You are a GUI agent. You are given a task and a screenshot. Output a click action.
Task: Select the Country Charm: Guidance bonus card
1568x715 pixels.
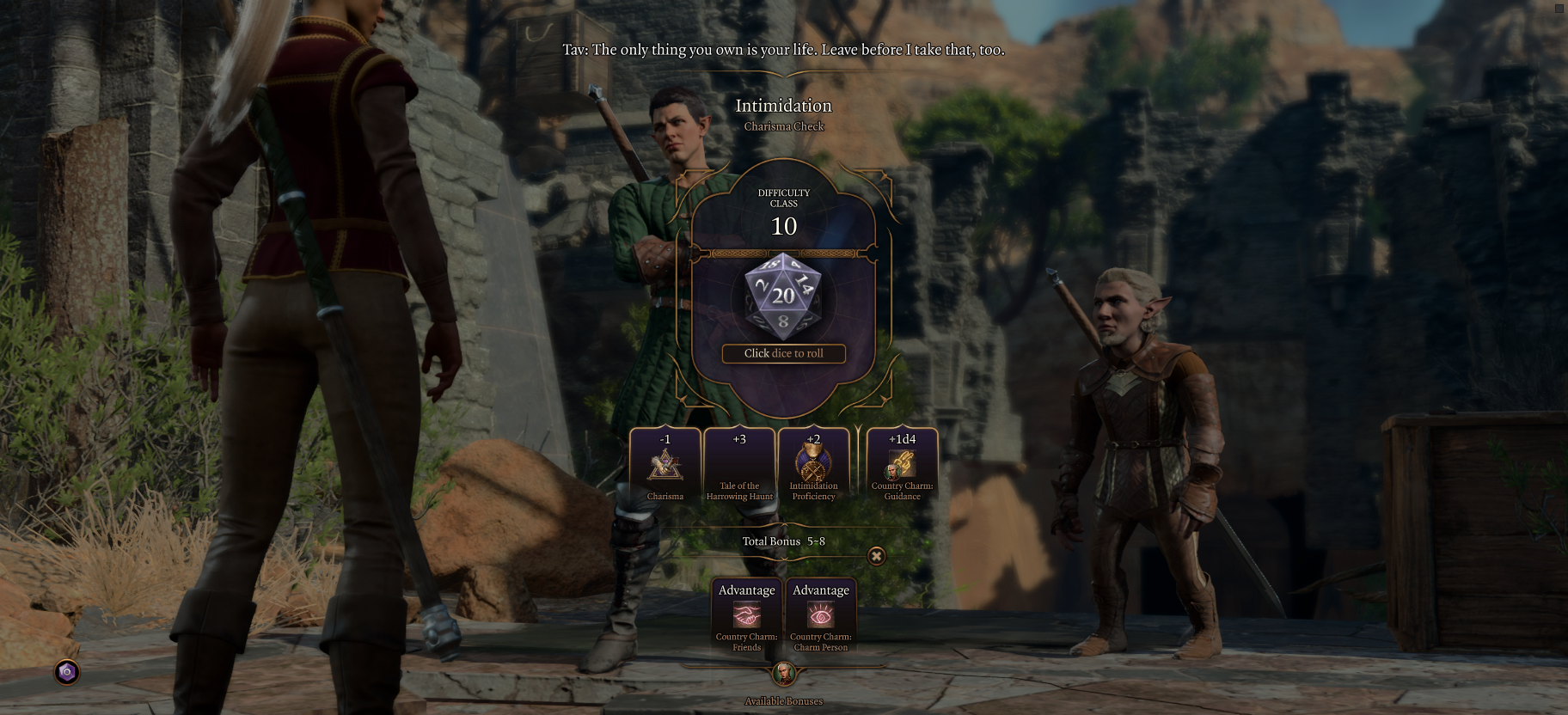click(x=902, y=466)
